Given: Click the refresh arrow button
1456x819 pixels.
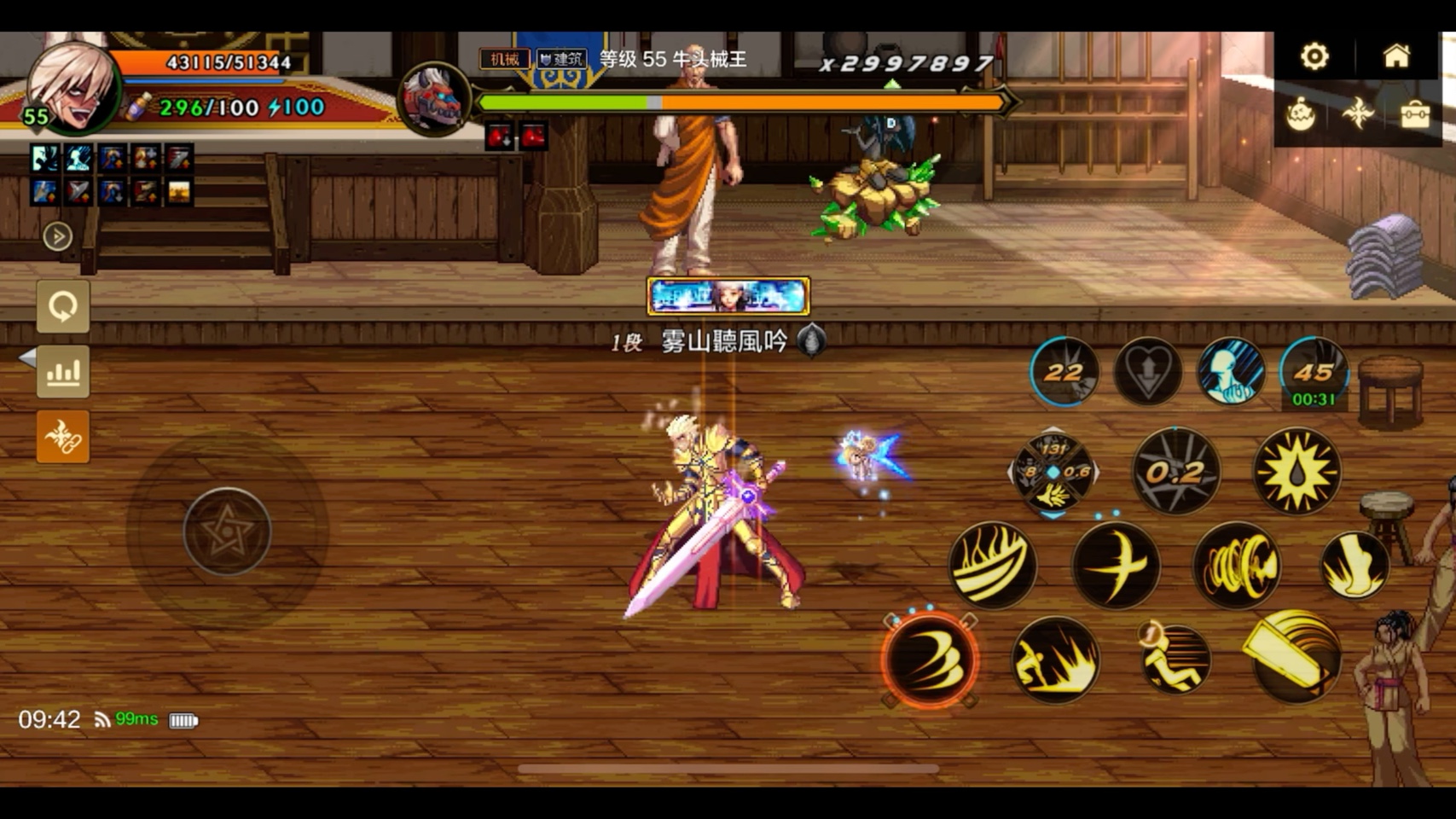Looking at the screenshot, I should (63, 306).
